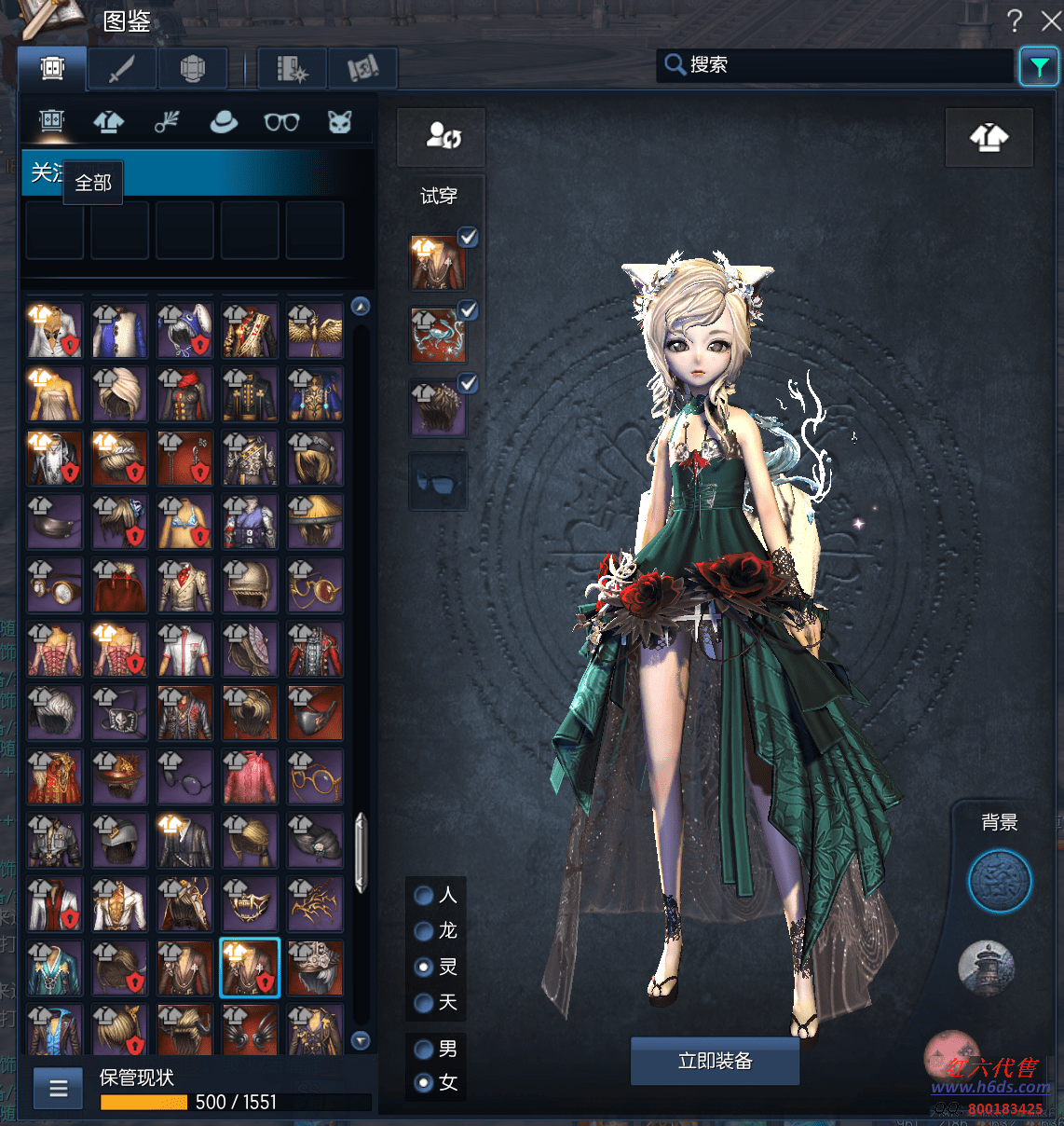The image size is (1064, 1126).
Task: Select the hat category filter
Action: click(x=224, y=122)
